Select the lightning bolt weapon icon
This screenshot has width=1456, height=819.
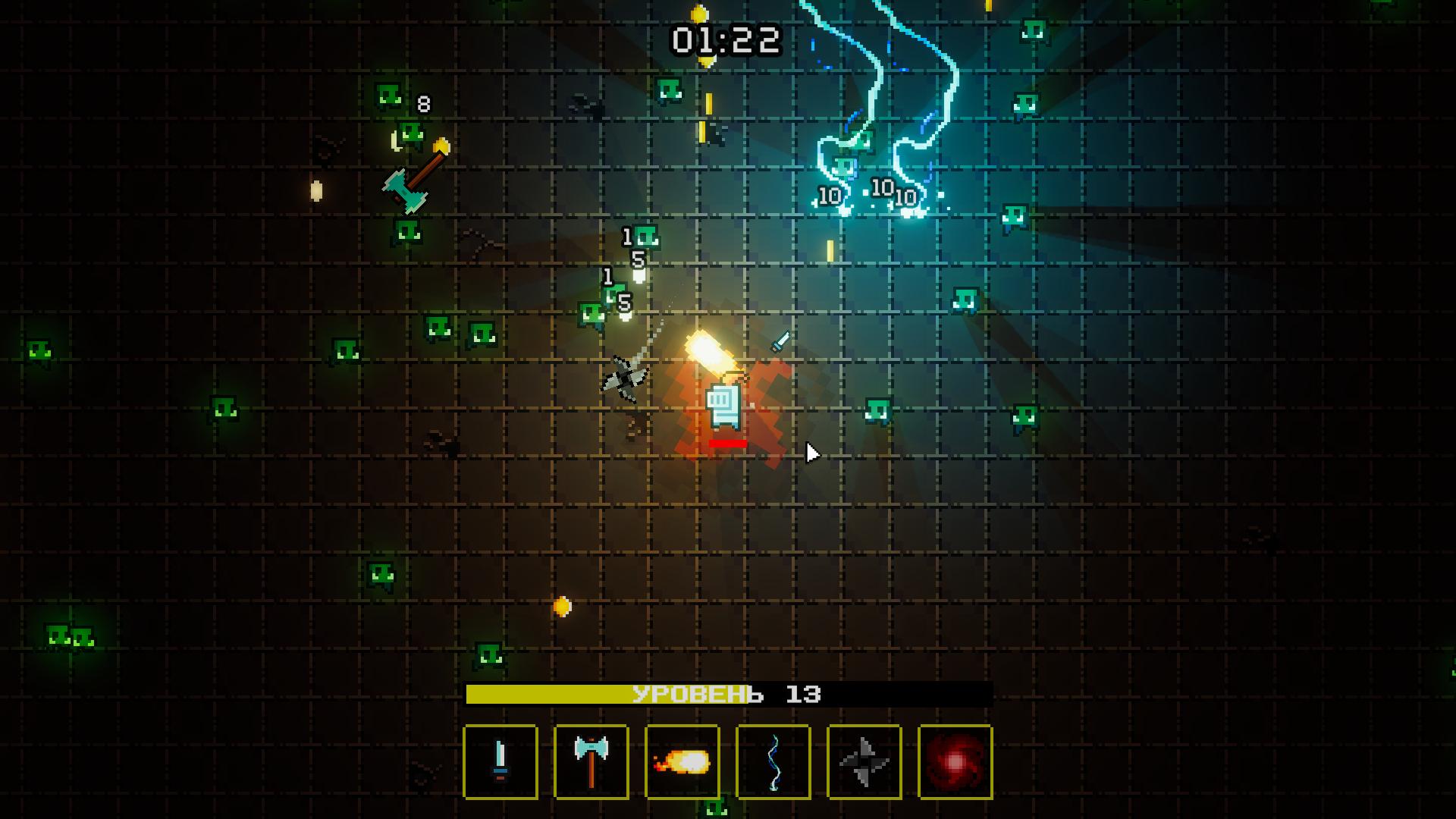point(773,761)
